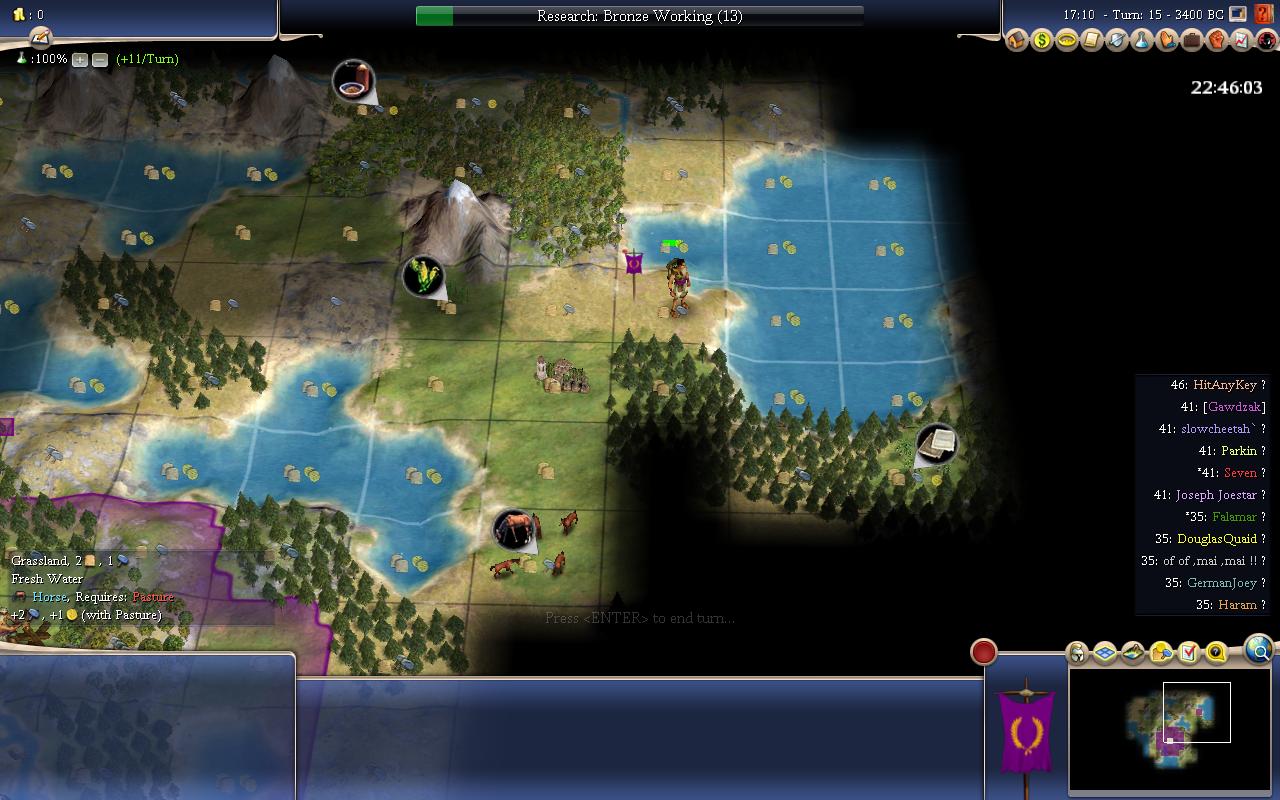Select HitAnyKey in the scoreboard
This screenshot has width=1280, height=800.
click(x=1224, y=385)
